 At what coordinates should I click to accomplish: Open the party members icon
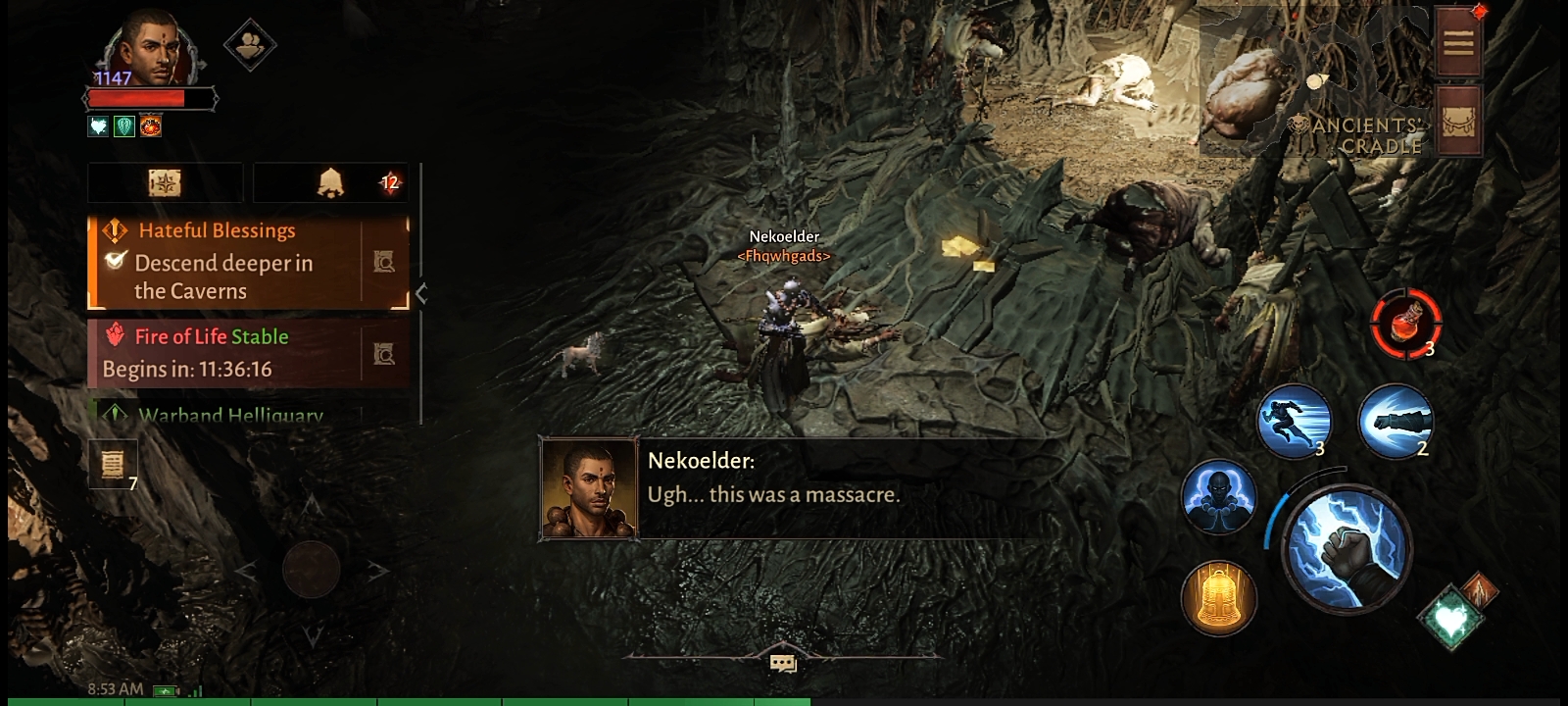click(x=250, y=44)
